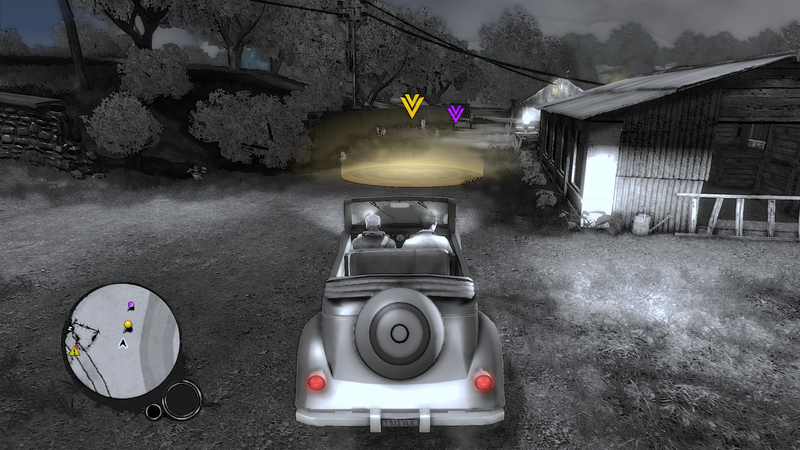Click the large empty circle beside minimap
The width and height of the screenshot is (800, 450).
pos(181,399)
